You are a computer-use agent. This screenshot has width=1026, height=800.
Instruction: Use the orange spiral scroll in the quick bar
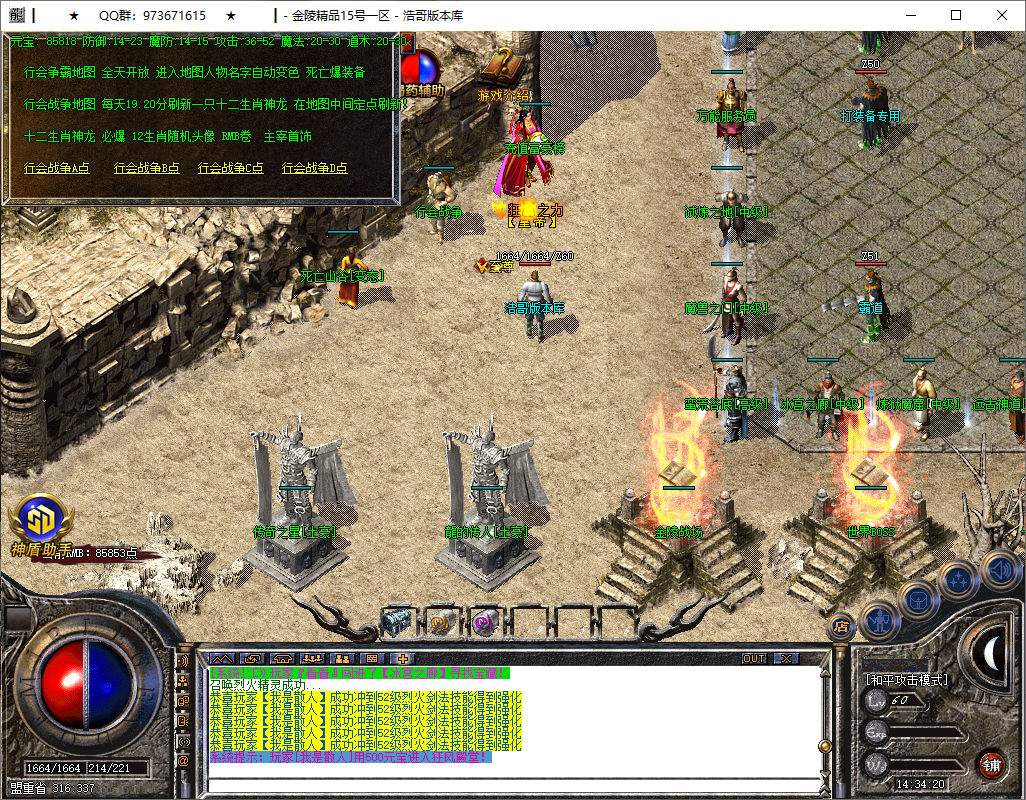[441, 621]
